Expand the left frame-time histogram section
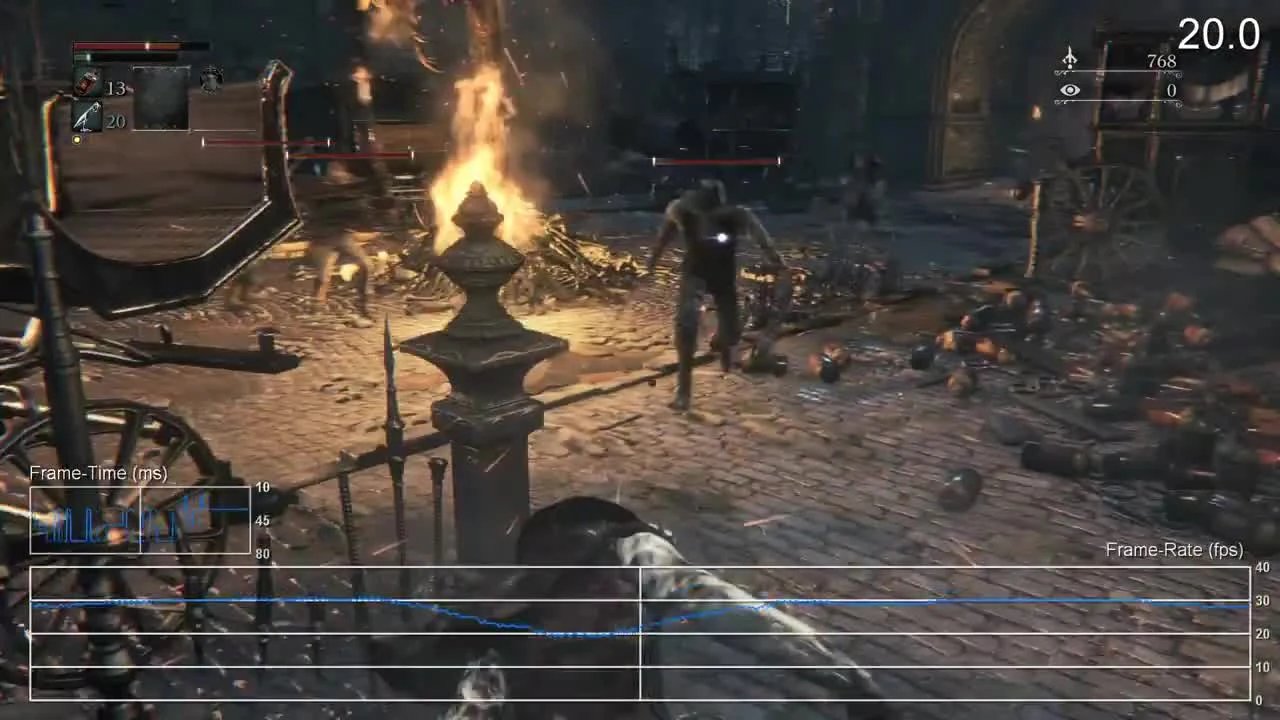Image resolution: width=1280 pixels, height=720 pixels. 85,520
